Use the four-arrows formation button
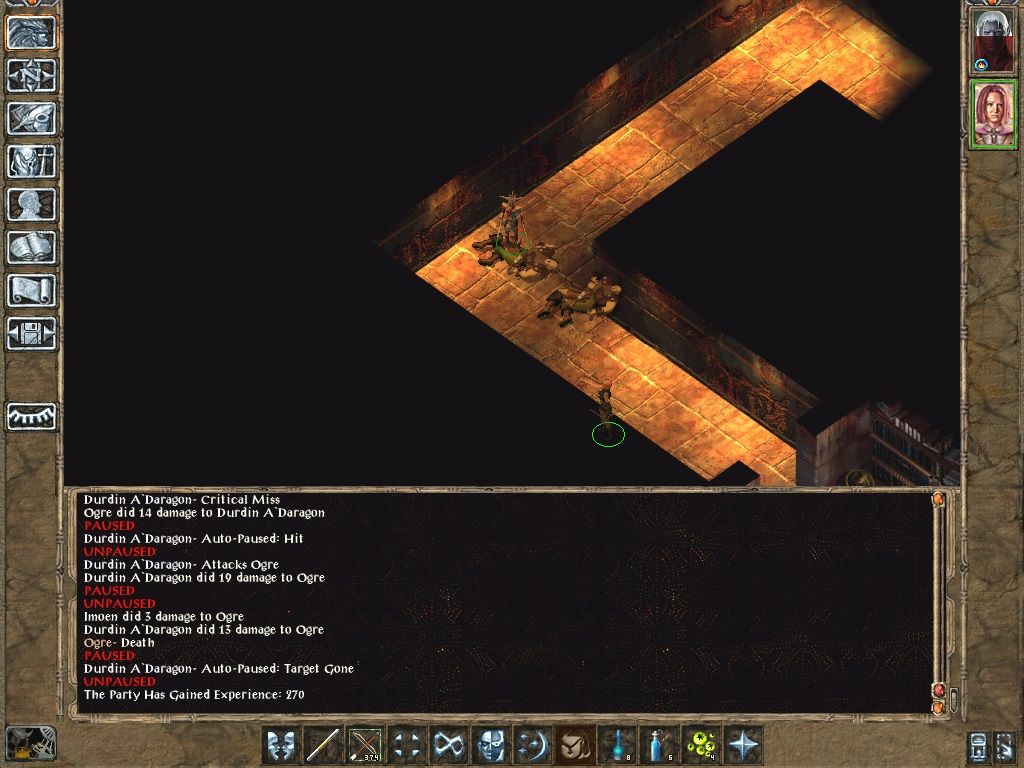Screen dimensions: 1024x768 coord(407,745)
